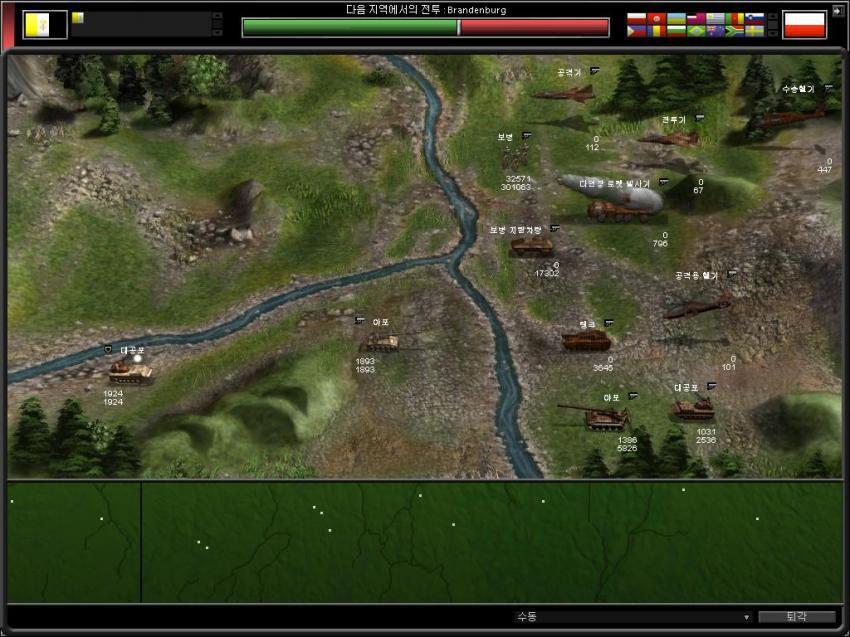
Task: Select the 공격용 헬기 attack helicopter unit
Action: [696, 306]
